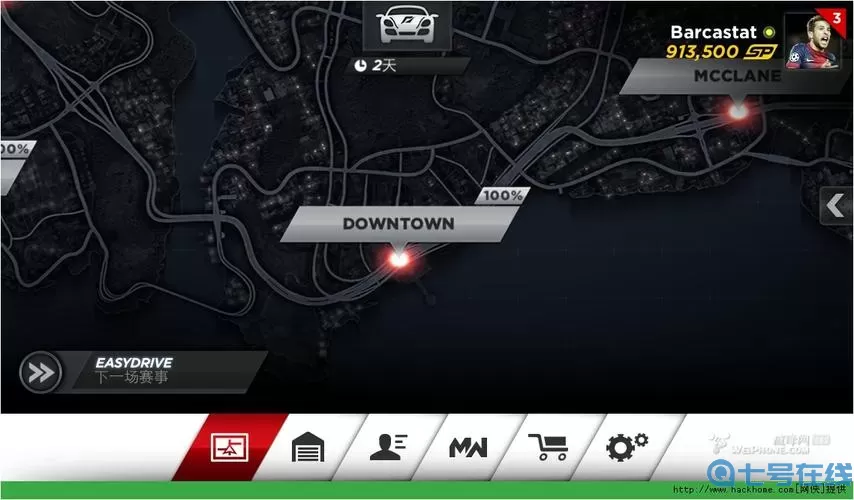Image resolution: width=854 pixels, height=500 pixels.
Task: Choose the McClane map location
Action: click(728, 76)
